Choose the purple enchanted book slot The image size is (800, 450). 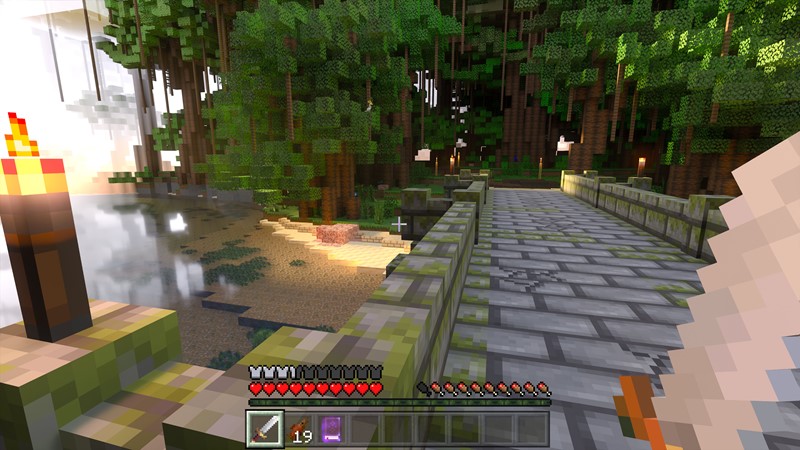[x=332, y=429]
